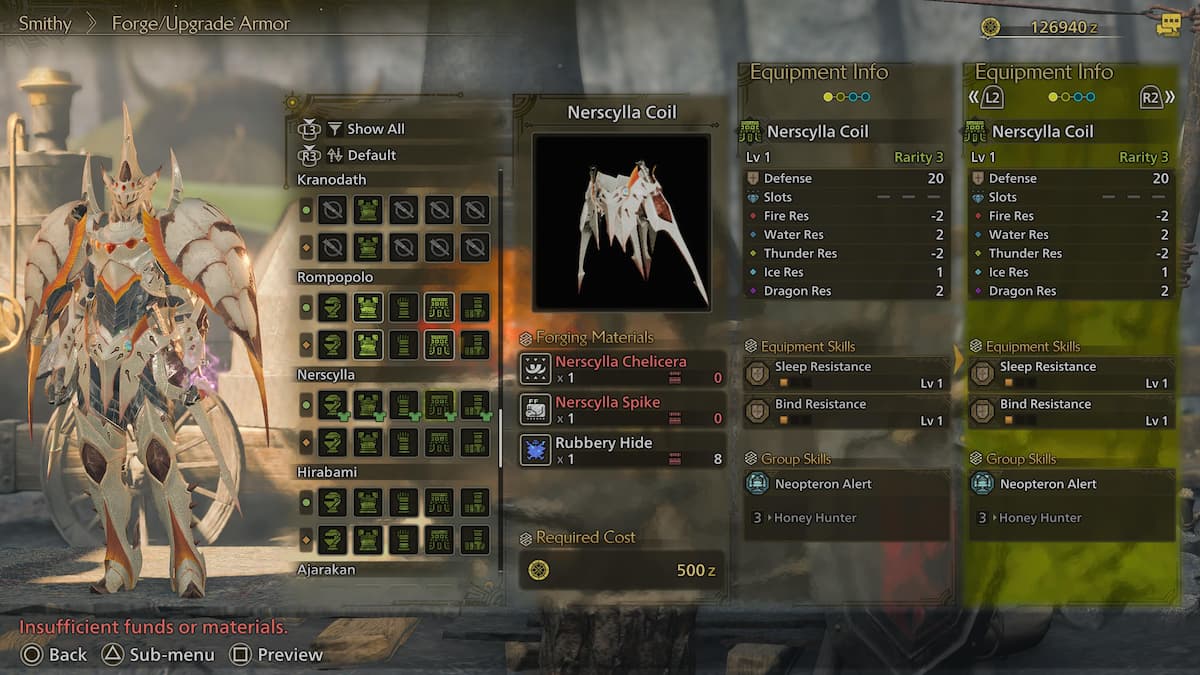
Task: Choose Rompopolo helm in the orange-diamond row
Action: coord(332,345)
